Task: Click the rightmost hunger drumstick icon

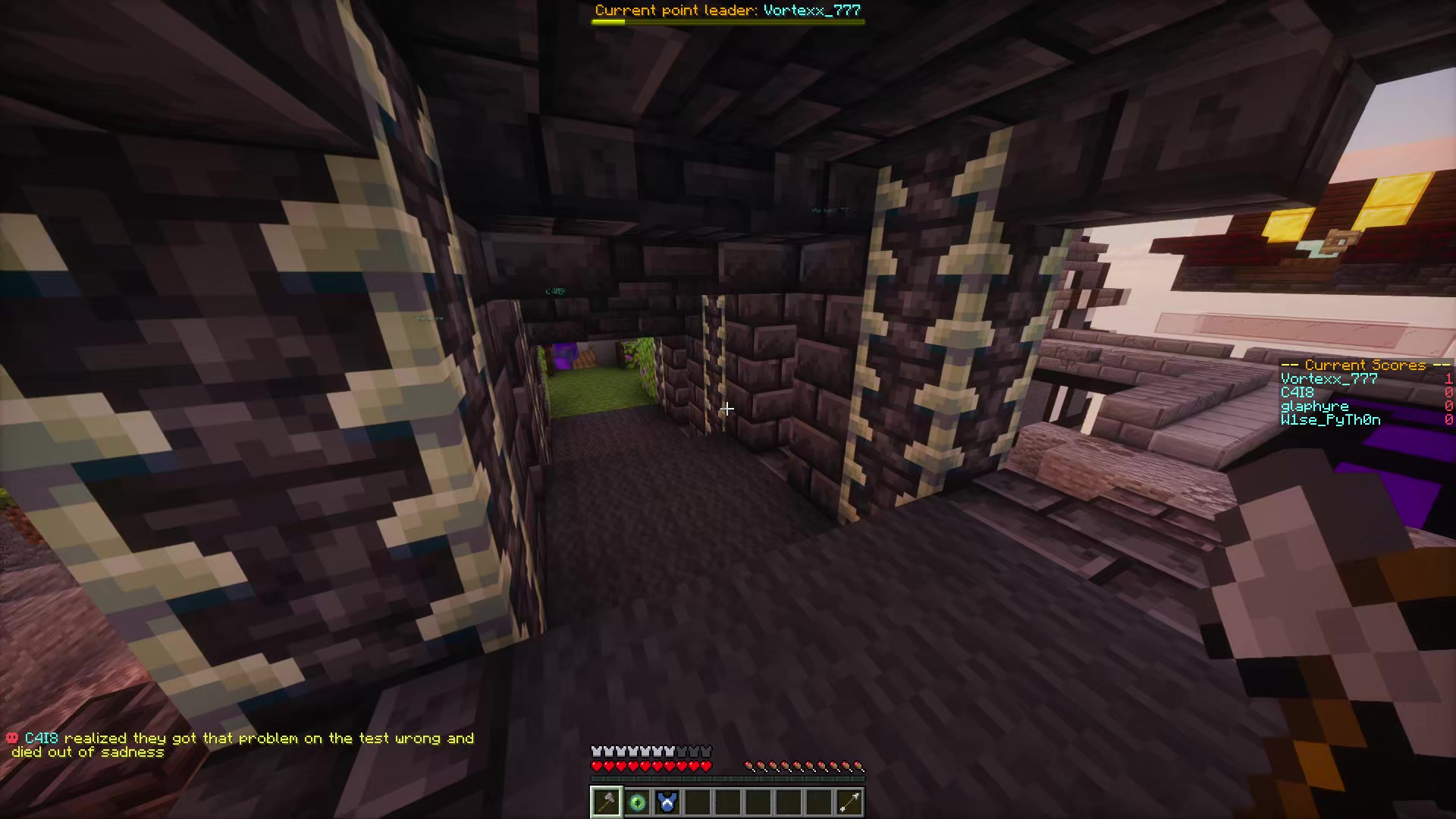Action: (x=858, y=765)
